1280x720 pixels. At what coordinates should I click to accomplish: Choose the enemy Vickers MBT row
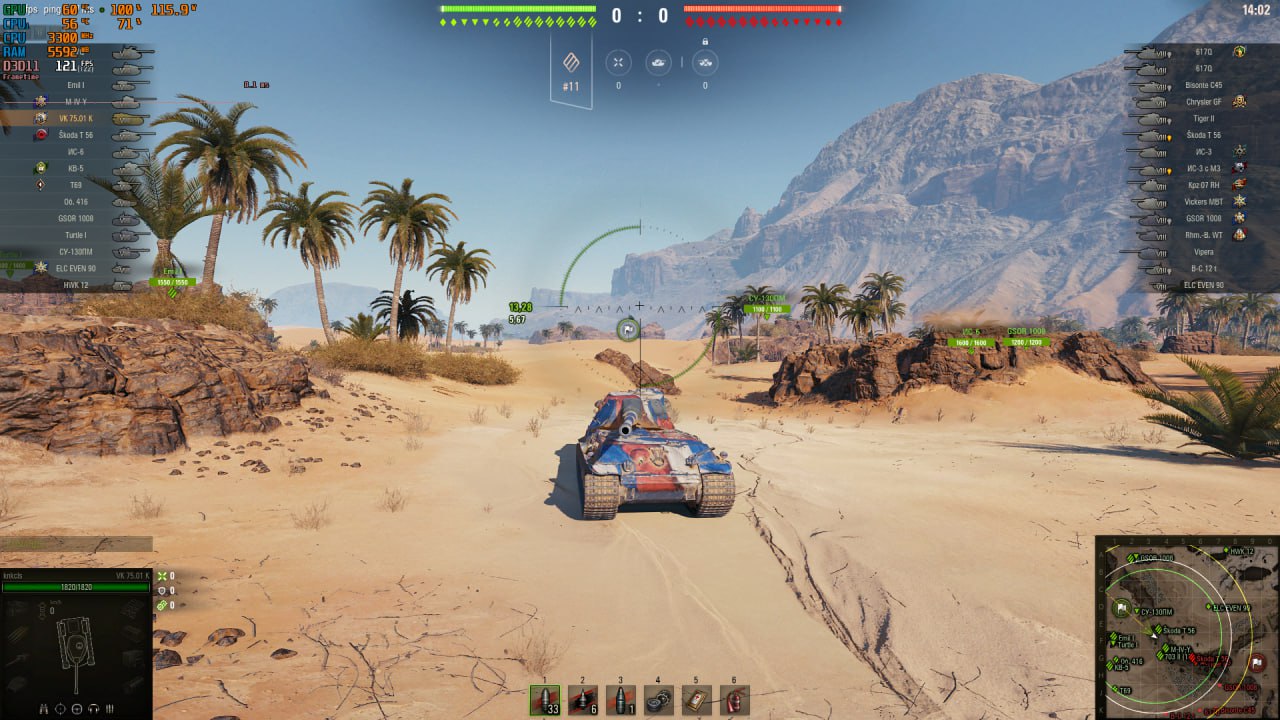(1203, 201)
